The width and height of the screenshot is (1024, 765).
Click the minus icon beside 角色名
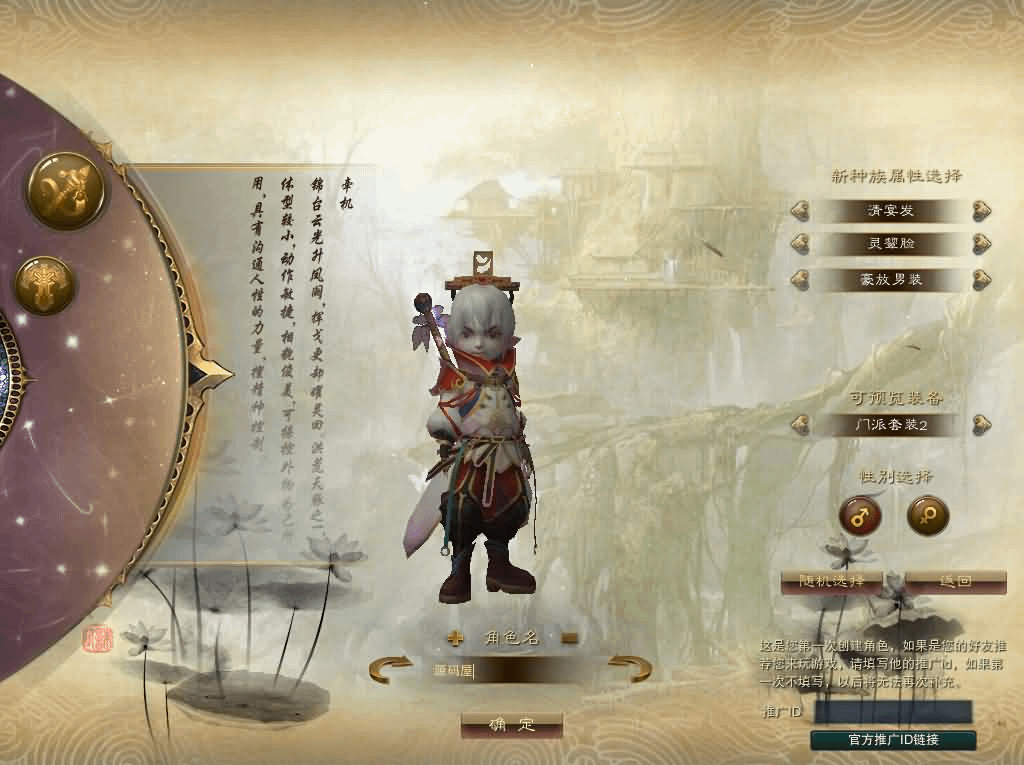coord(569,638)
